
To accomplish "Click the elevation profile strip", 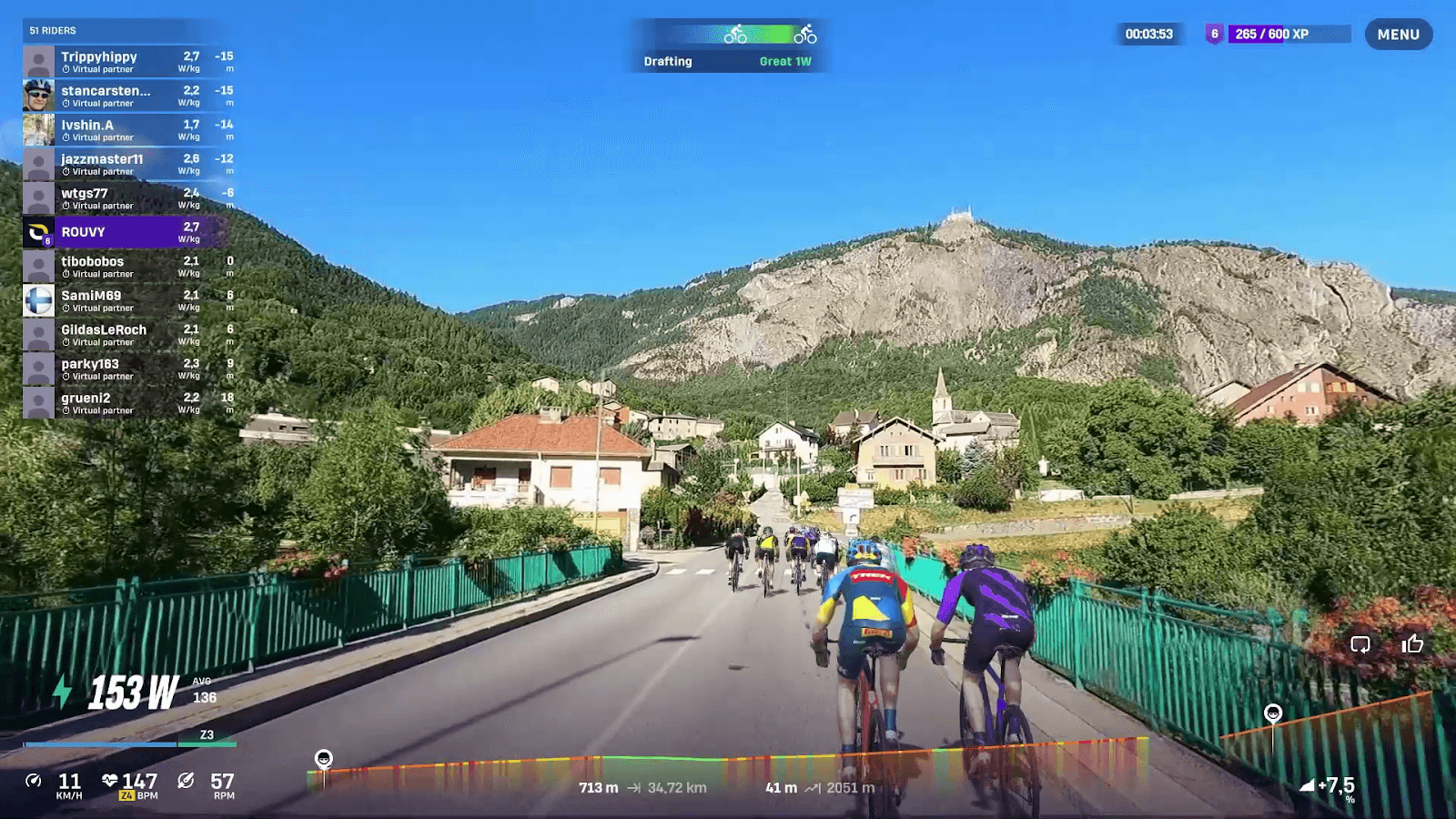I will pyautogui.click(x=728, y=764).
